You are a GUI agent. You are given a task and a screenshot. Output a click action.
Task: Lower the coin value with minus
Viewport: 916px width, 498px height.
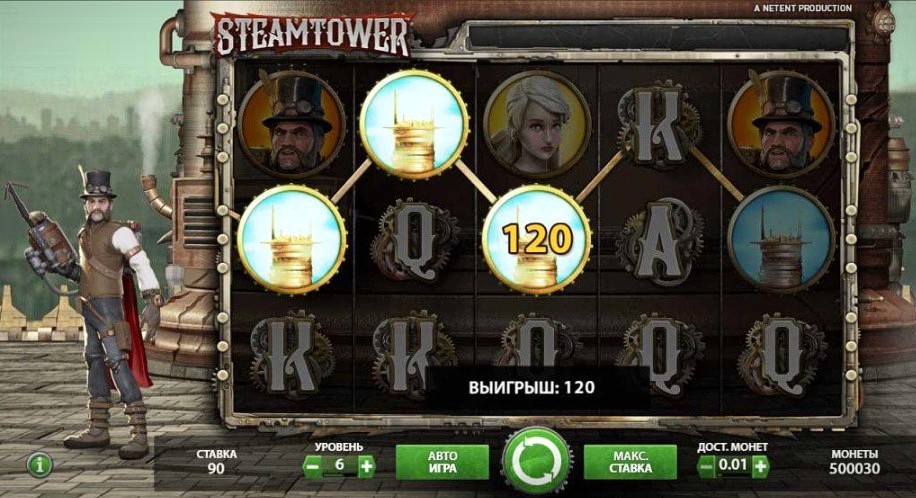point(707,465)
